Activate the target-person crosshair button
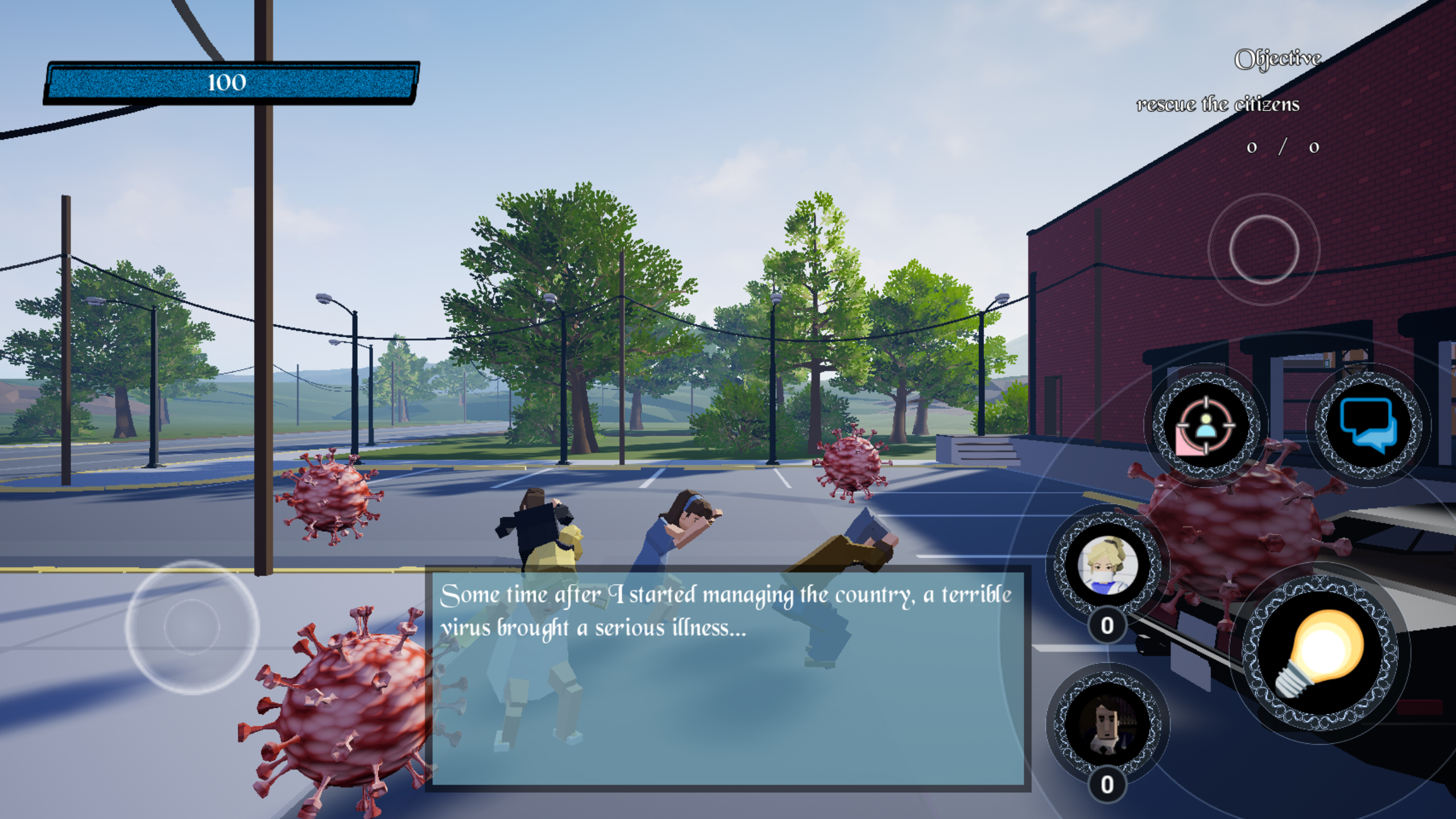 1206,427
